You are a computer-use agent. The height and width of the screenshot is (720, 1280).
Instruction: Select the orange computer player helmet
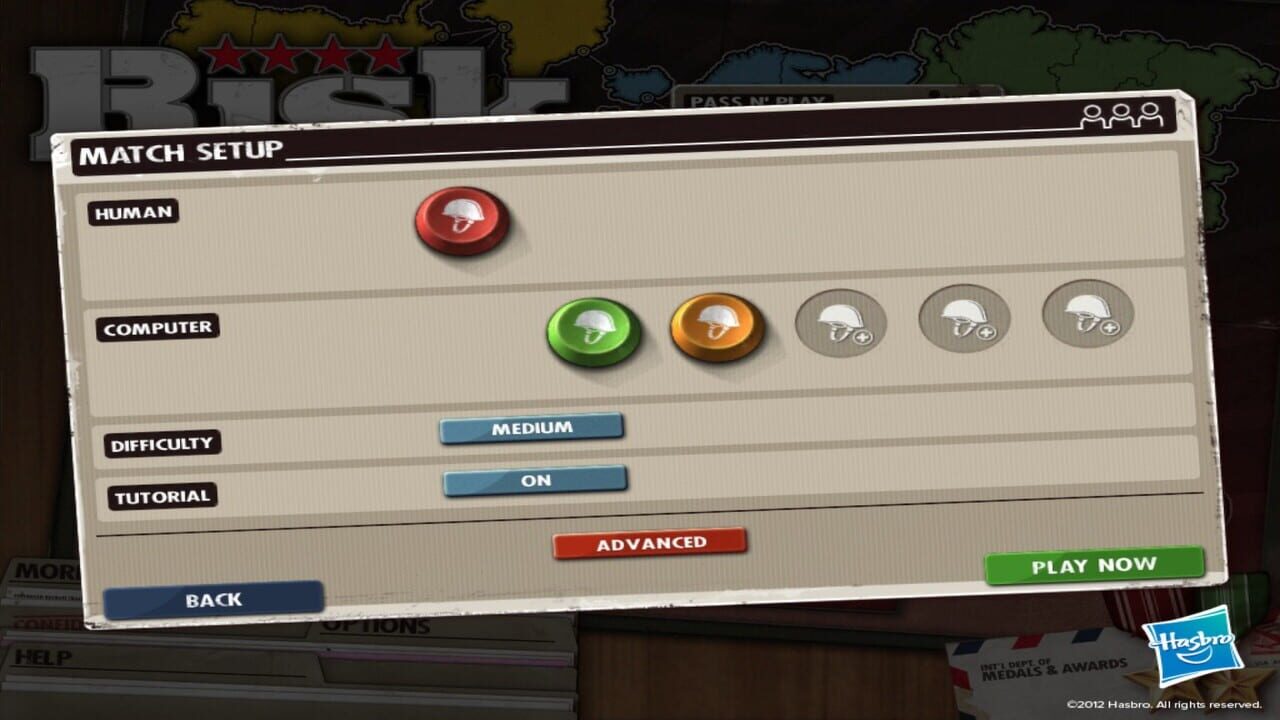[716, 327]
